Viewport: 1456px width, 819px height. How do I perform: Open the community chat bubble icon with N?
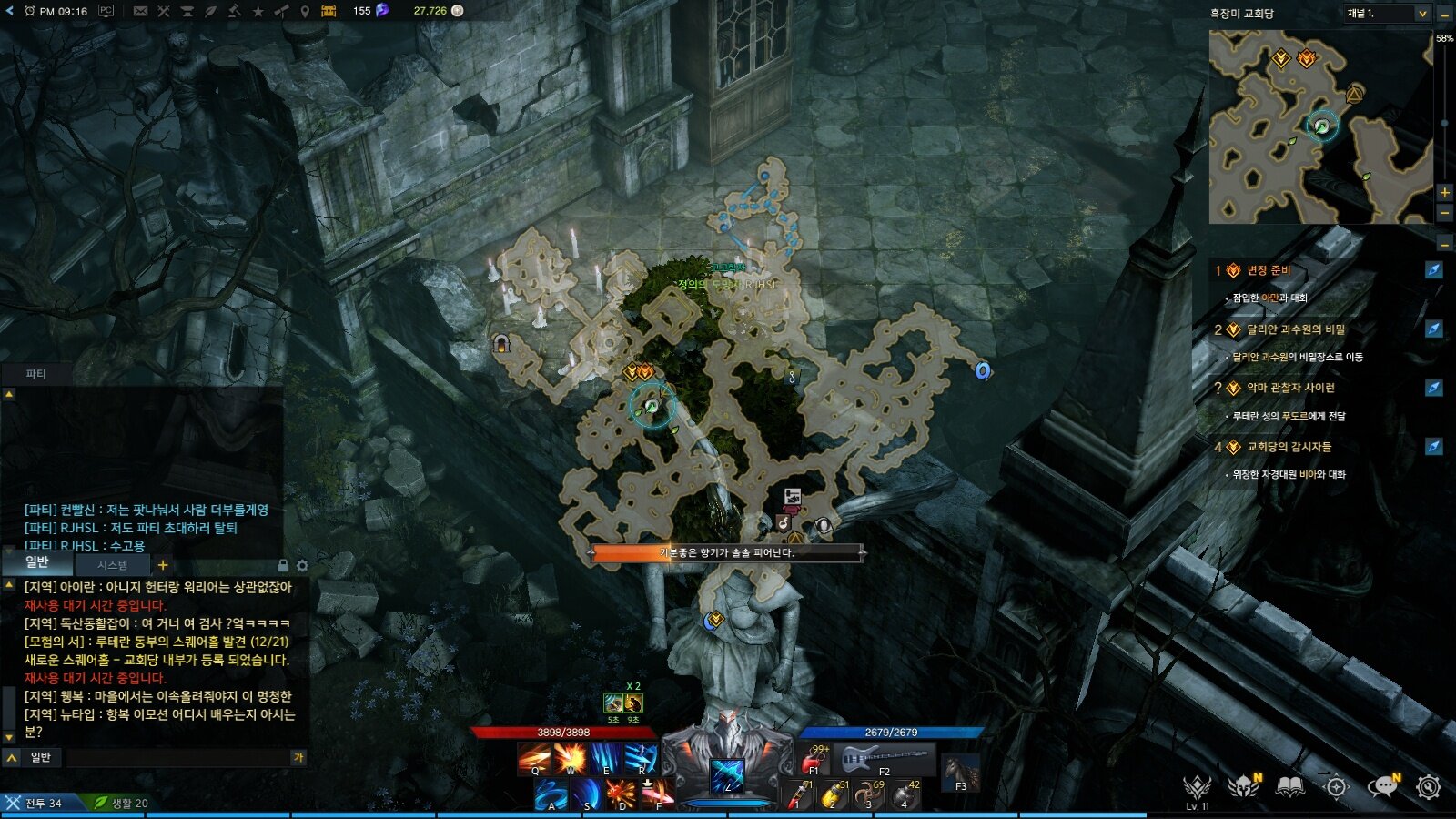click(x=1384, y=785)
